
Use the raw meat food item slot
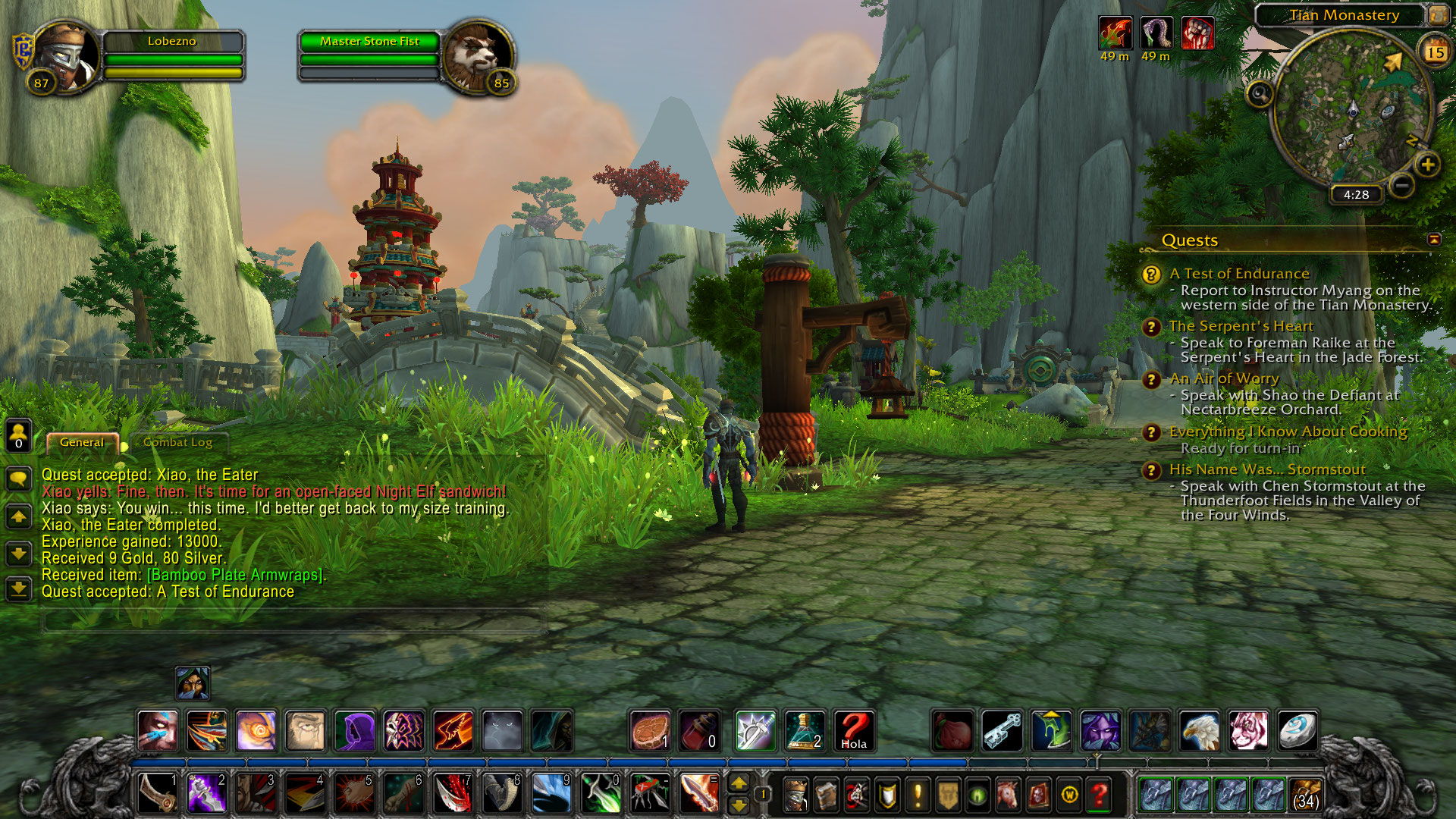(x=651, y=731)
